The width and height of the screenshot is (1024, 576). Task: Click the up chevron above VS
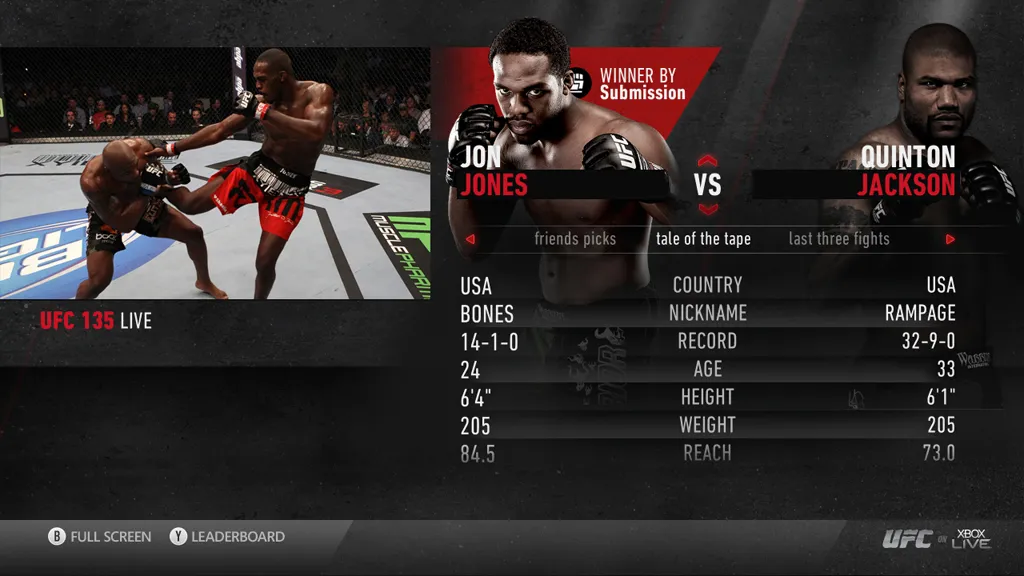(x=708, y=160)
